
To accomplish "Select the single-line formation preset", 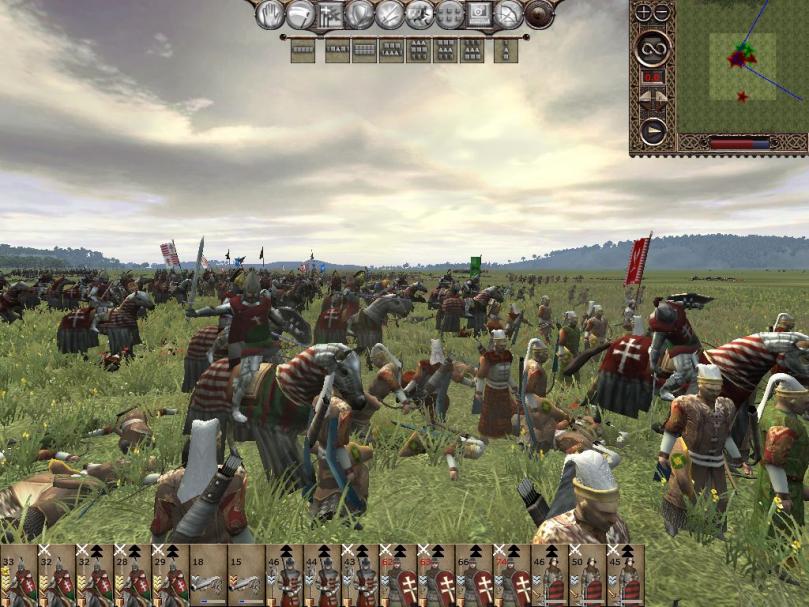I will (x=303, y=50).
